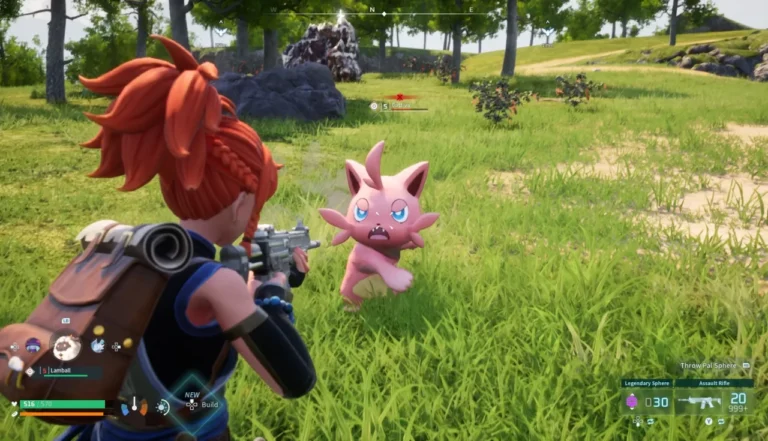
Task: Click the temperature gauge icon
Action: (x=134, y=407)
